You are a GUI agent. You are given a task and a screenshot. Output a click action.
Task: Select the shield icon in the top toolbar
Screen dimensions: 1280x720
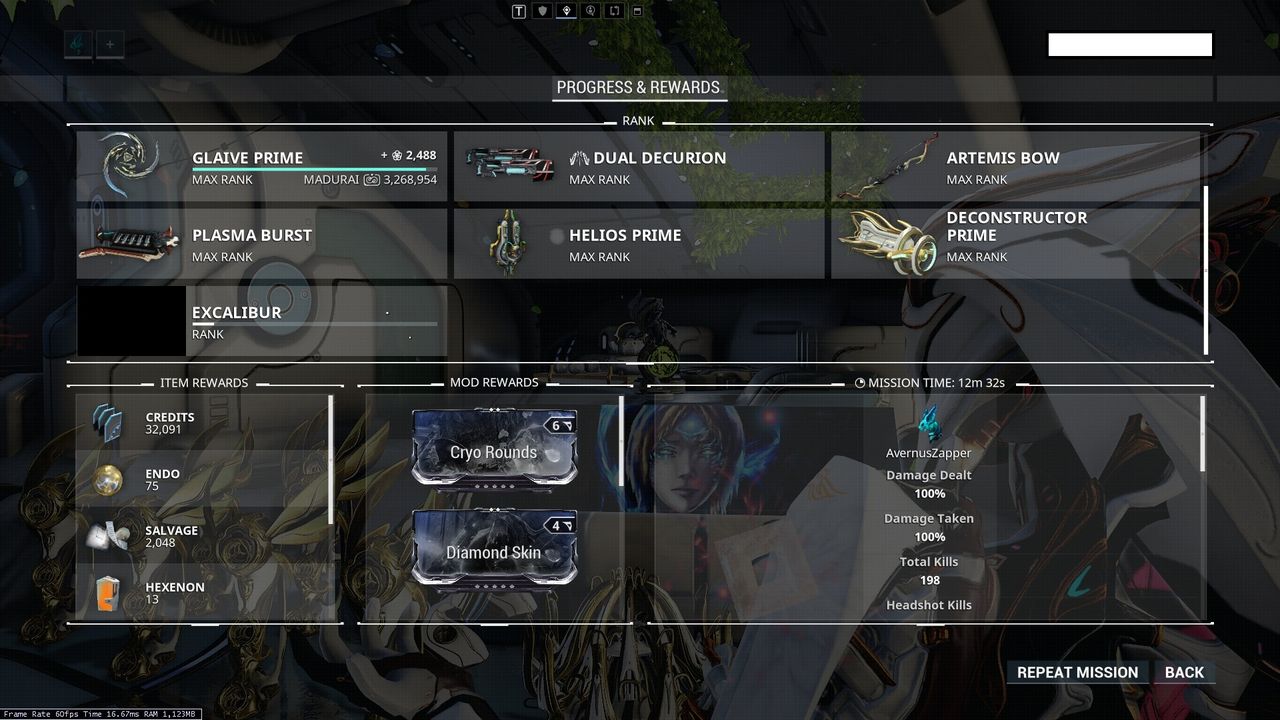pyautogui.click(x=540, y=10)
